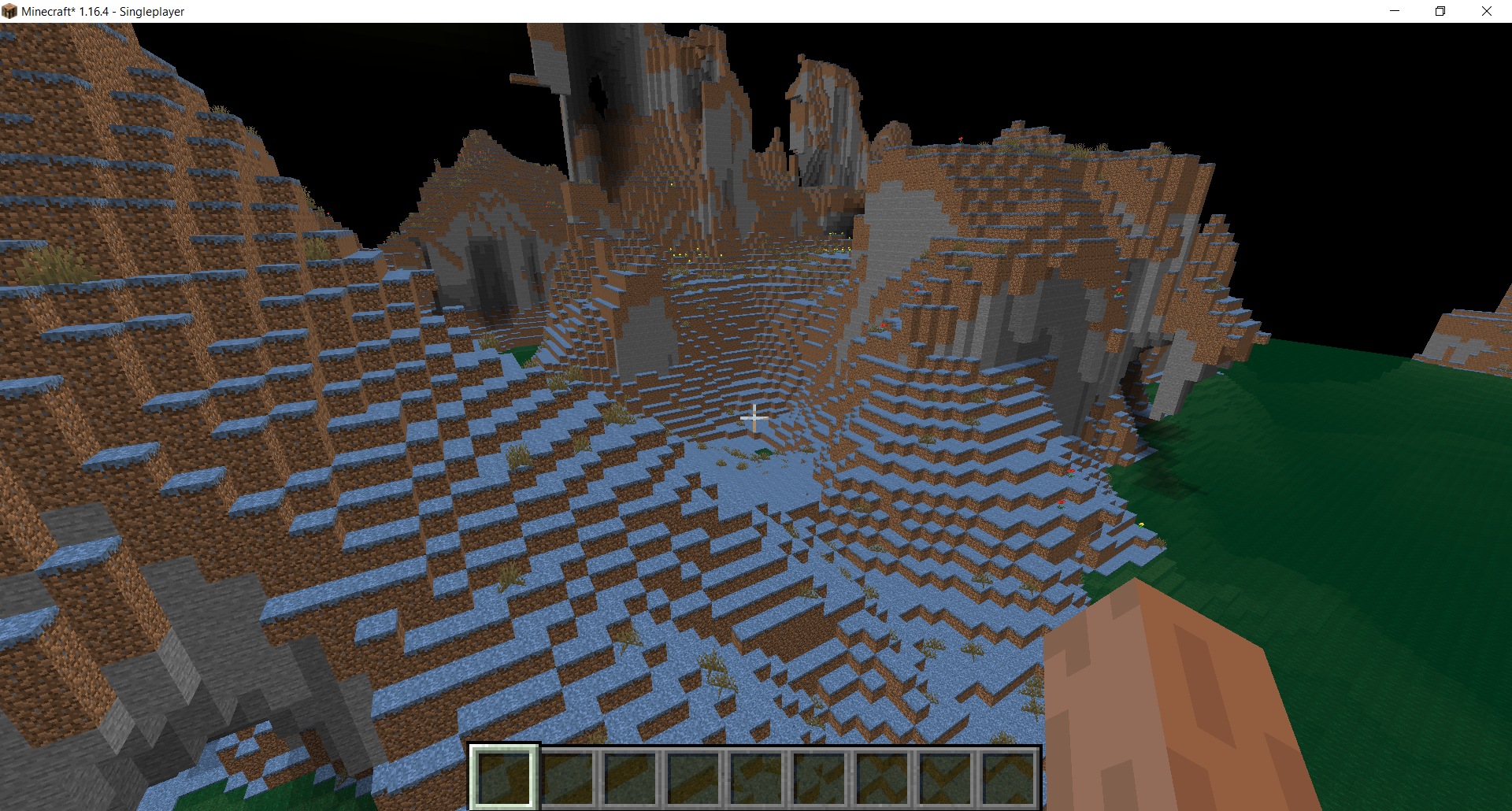Minimize the Minecraft window

tap(1394, 11)
